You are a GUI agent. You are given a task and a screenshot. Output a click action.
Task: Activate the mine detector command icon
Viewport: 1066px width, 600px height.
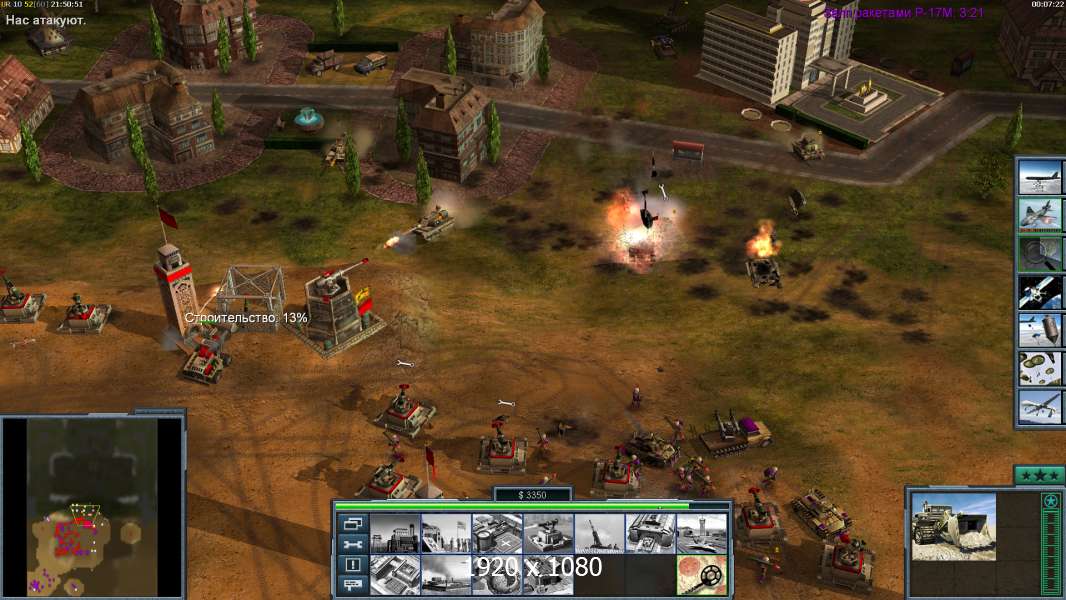coord(701,574)
